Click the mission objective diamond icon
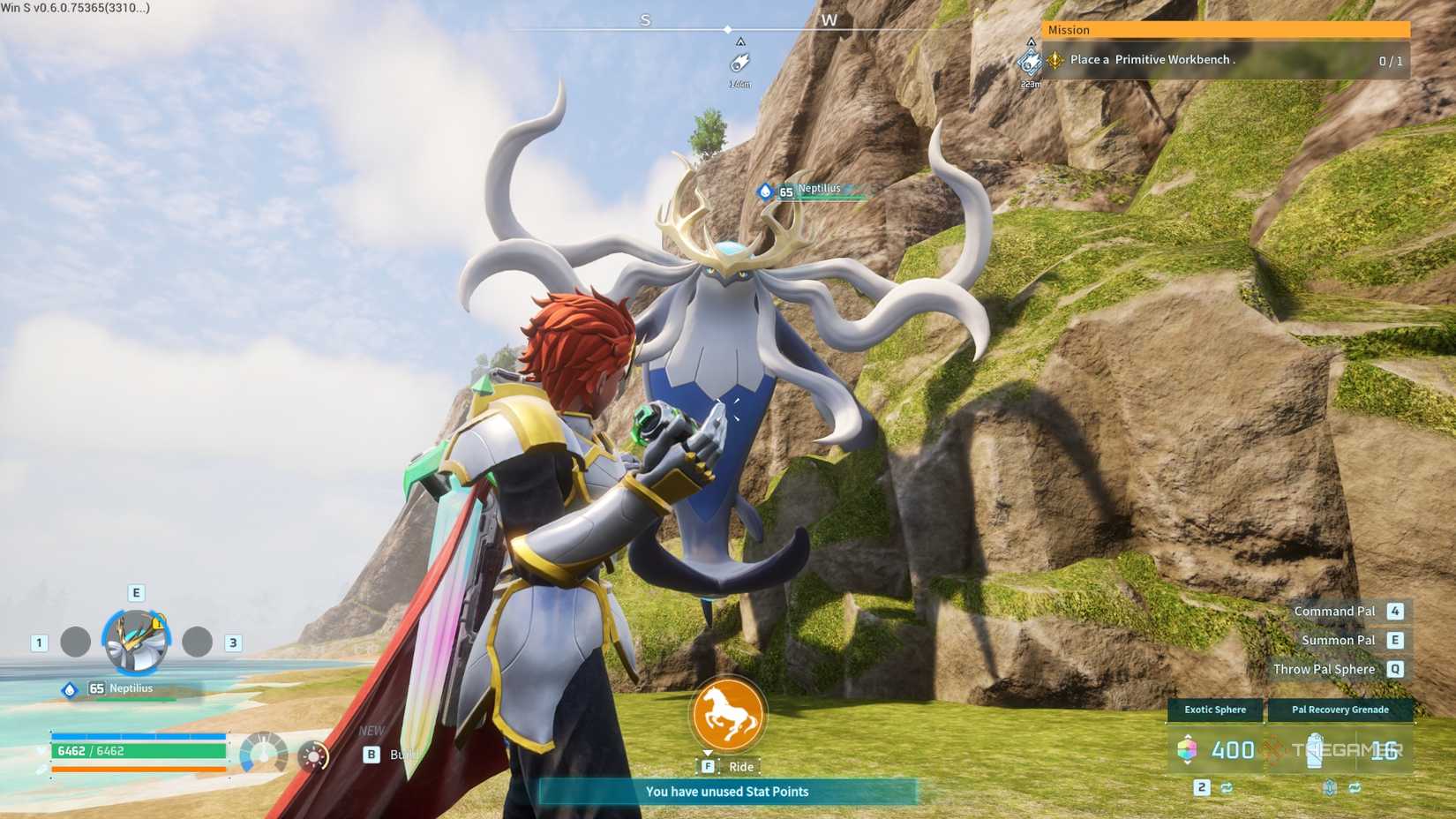 point(1054,60)
